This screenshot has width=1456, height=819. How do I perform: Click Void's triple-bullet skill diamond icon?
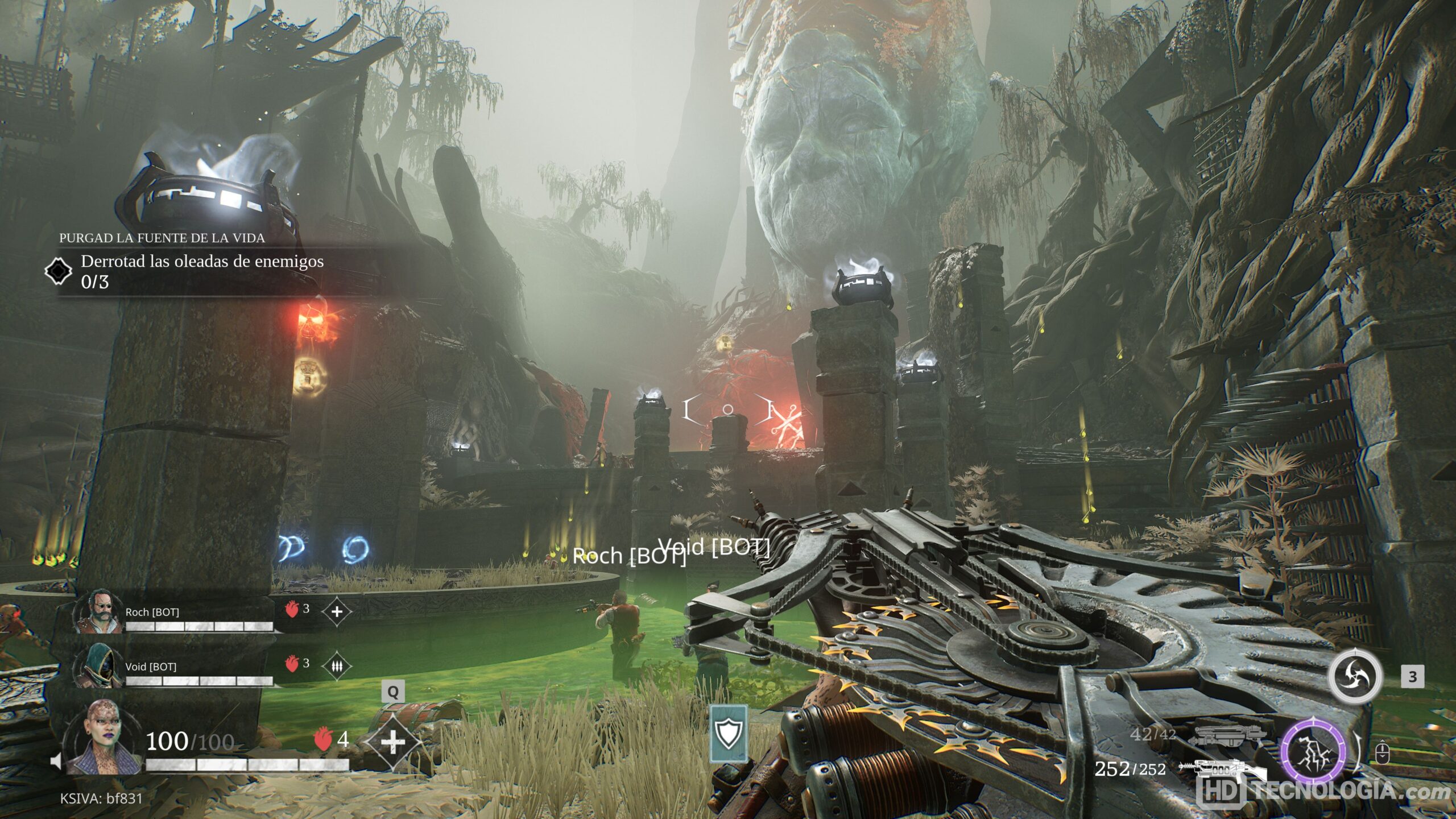point(337,666)
